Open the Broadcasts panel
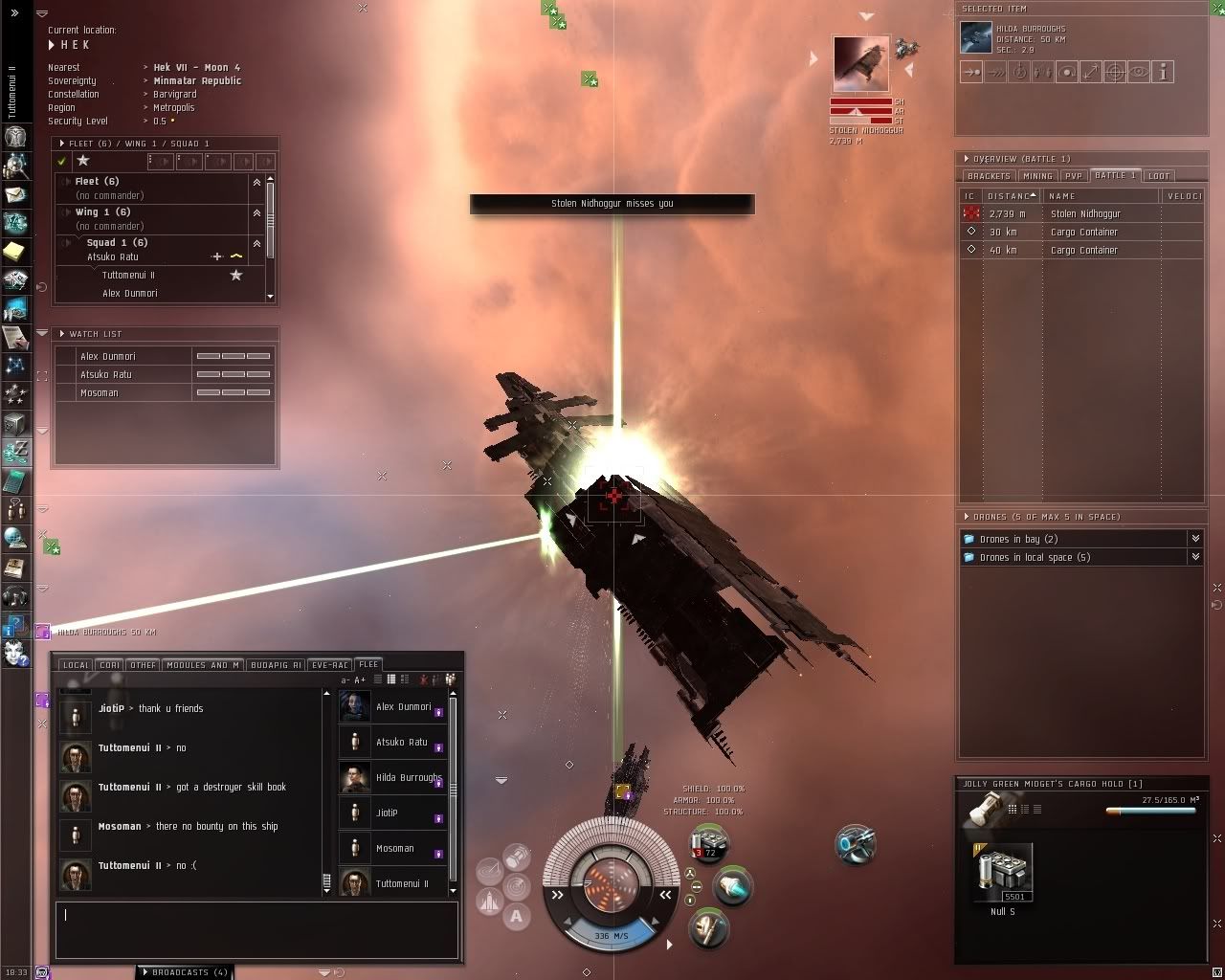 pyautogui.click(x=185, y=972)
